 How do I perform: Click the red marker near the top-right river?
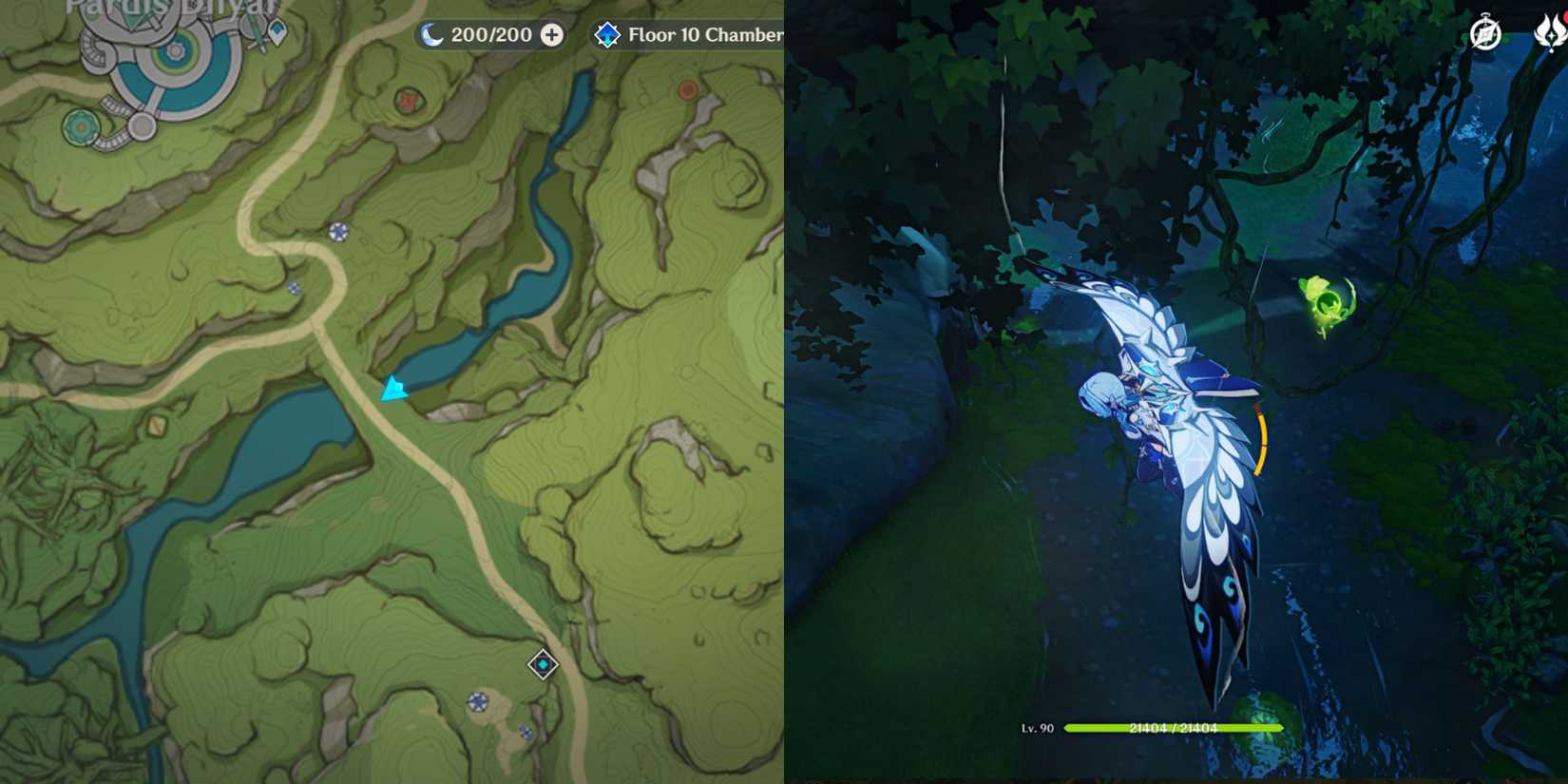(x=686, y=91)
